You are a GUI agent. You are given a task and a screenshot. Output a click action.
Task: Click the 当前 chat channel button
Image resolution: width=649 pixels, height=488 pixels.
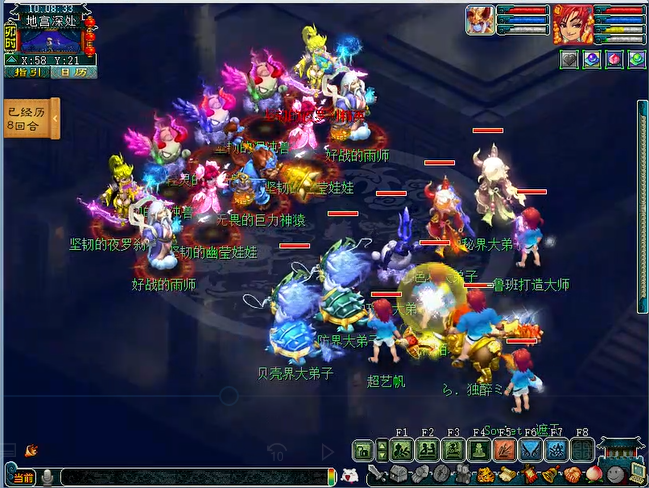coord(24,478)
